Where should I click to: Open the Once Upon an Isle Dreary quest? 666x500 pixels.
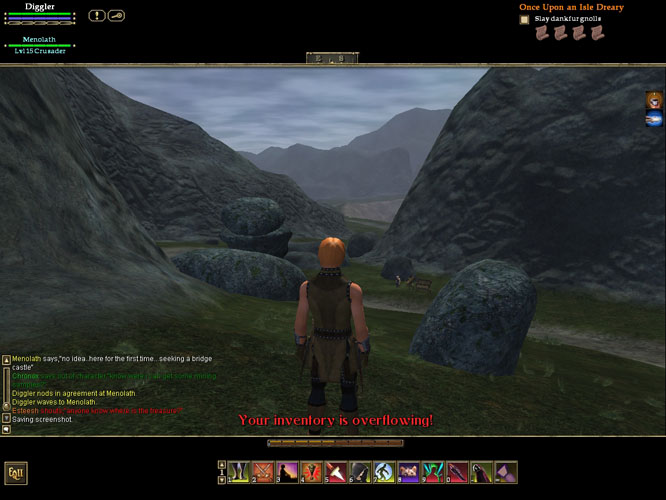tap(571, 7)
